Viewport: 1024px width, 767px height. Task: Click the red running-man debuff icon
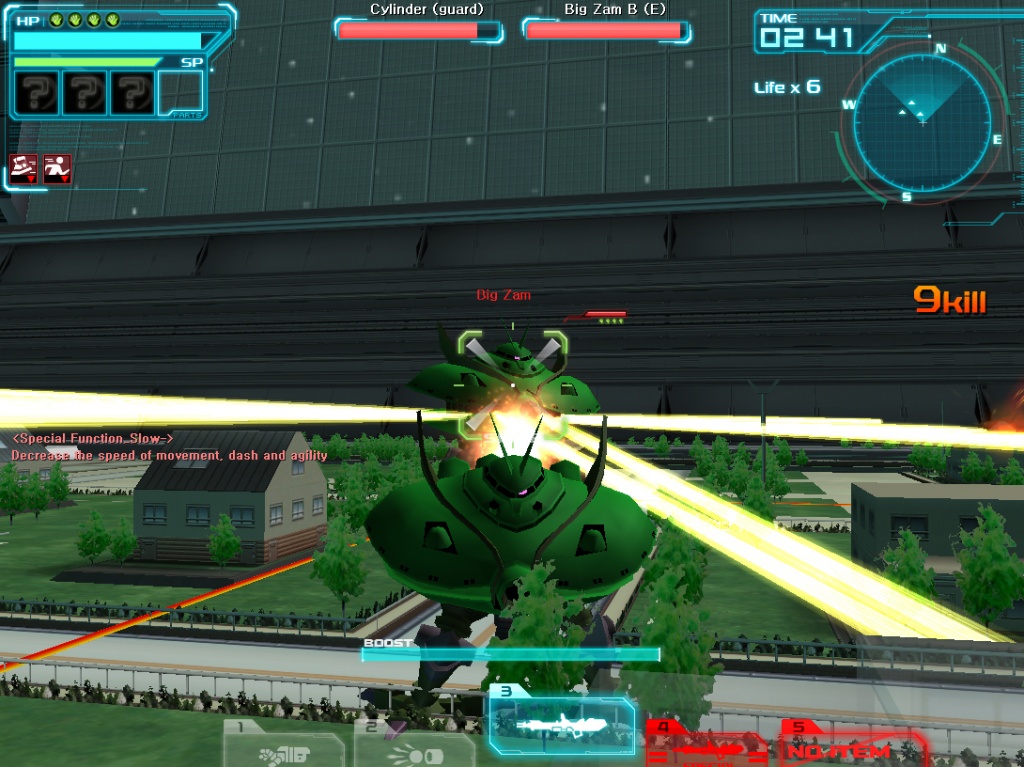tap(57, 167)
